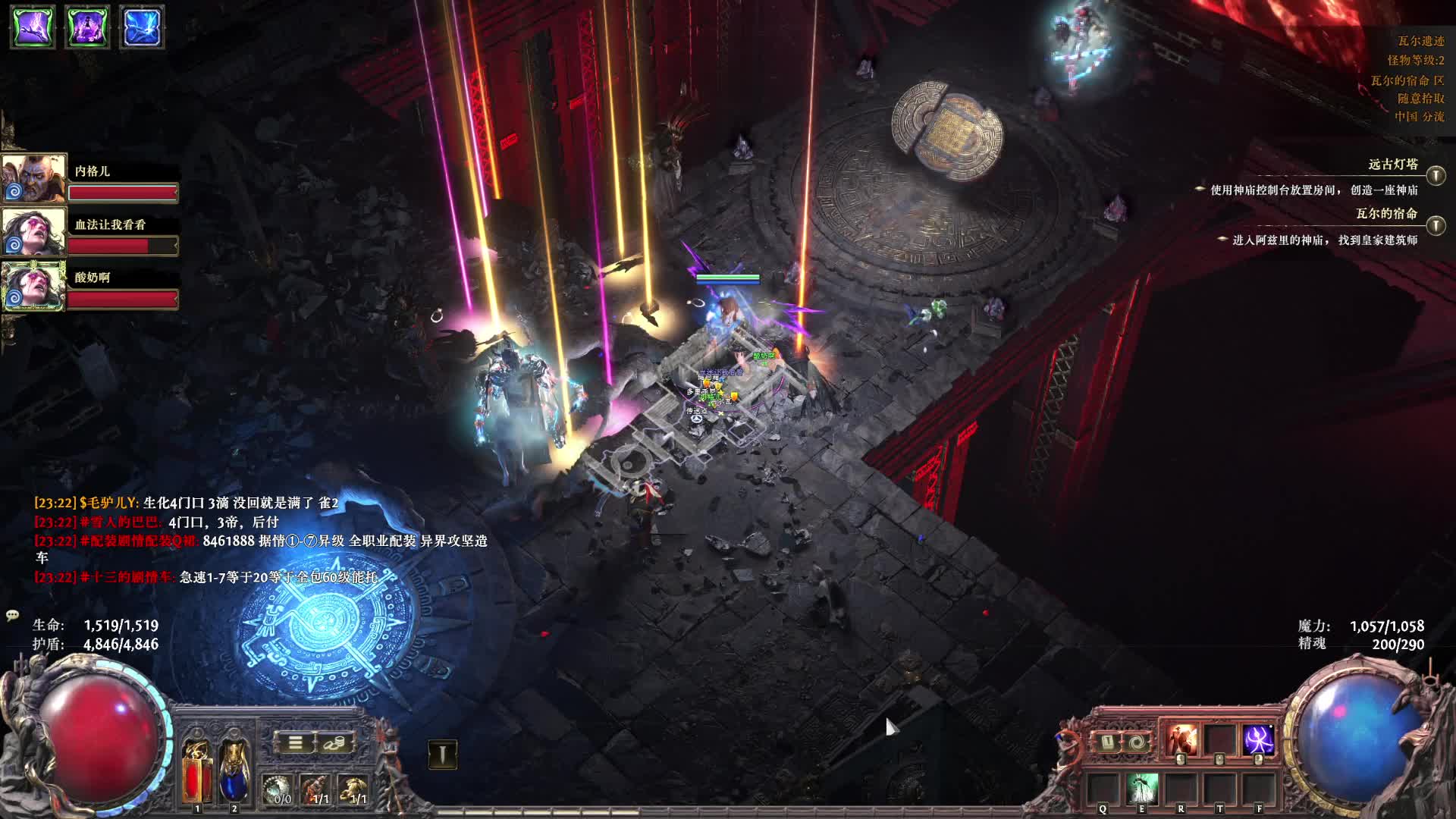Viewport: 1456px width, 819px height.
Task: Open the coins and rings shop button
Action: 334,742
